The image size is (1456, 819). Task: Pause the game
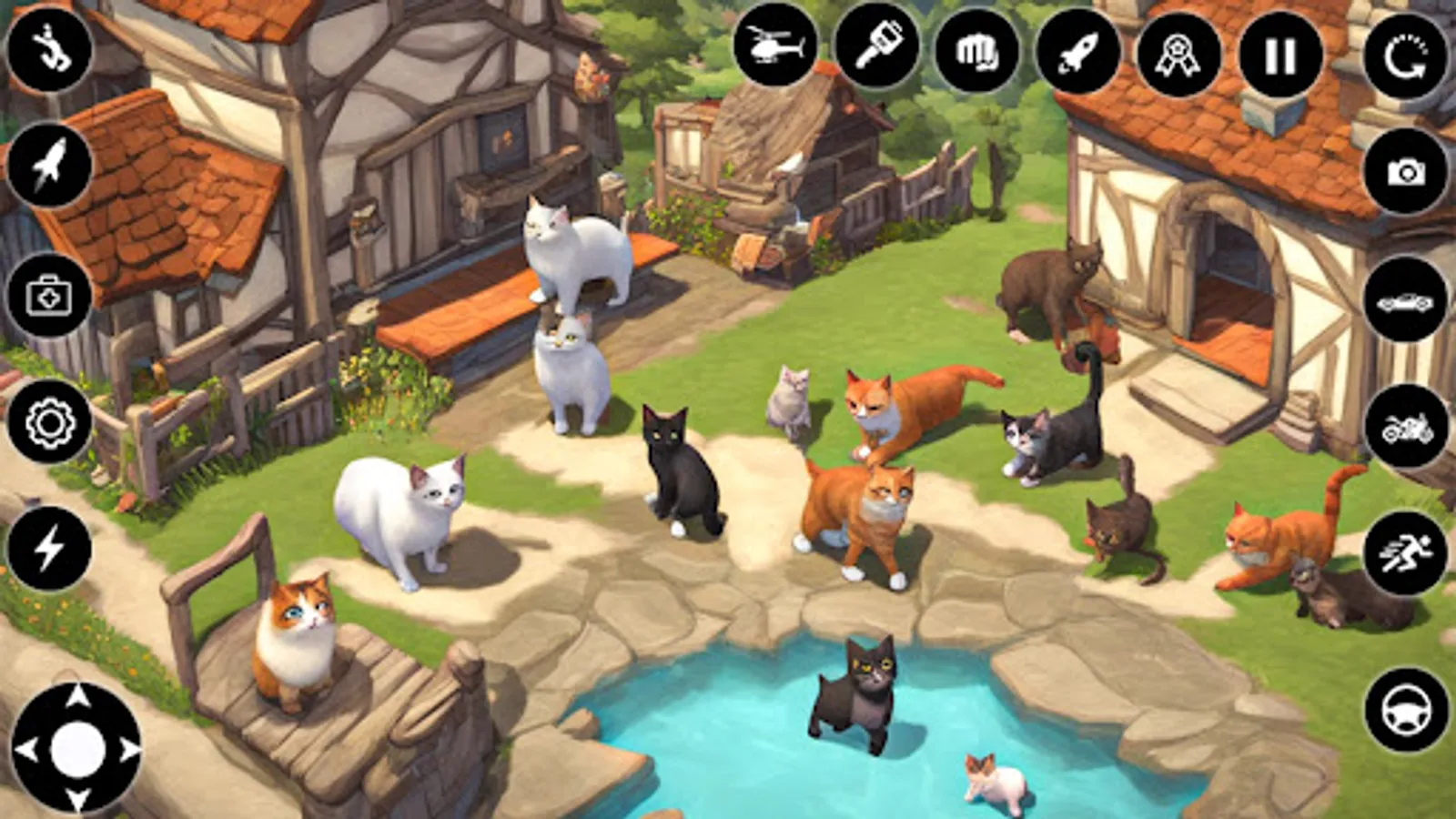coord(1279,55)
